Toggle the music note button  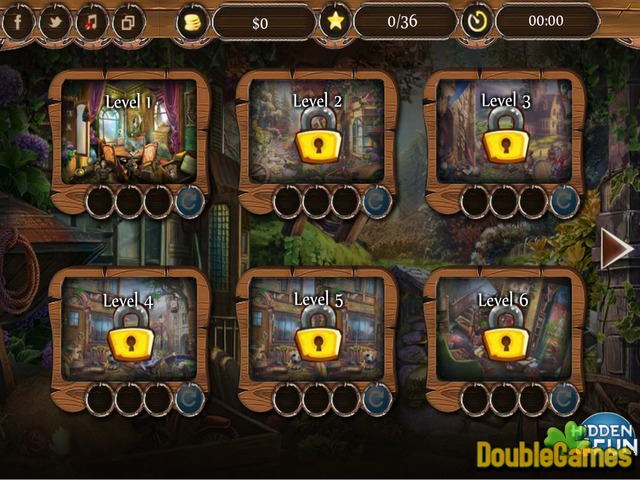point(91,21)
